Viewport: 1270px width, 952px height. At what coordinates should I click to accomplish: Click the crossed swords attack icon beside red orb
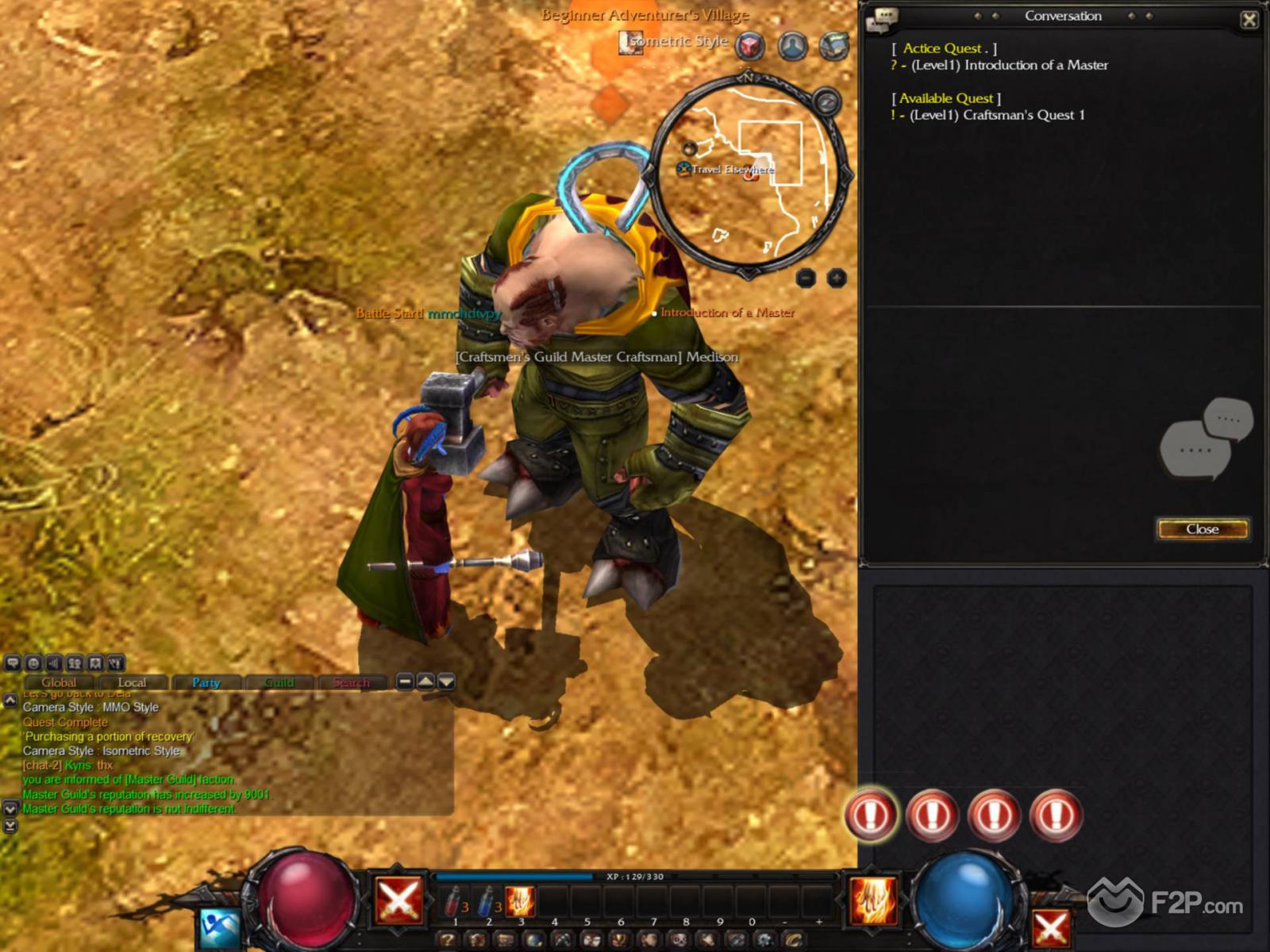[398, 900]
